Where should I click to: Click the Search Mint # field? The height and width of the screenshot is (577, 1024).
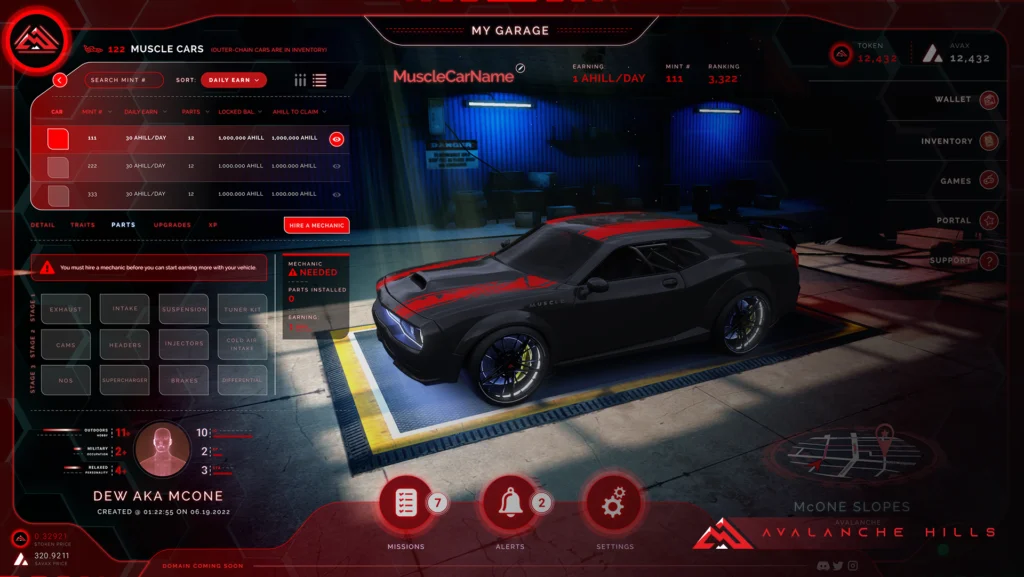125,80
